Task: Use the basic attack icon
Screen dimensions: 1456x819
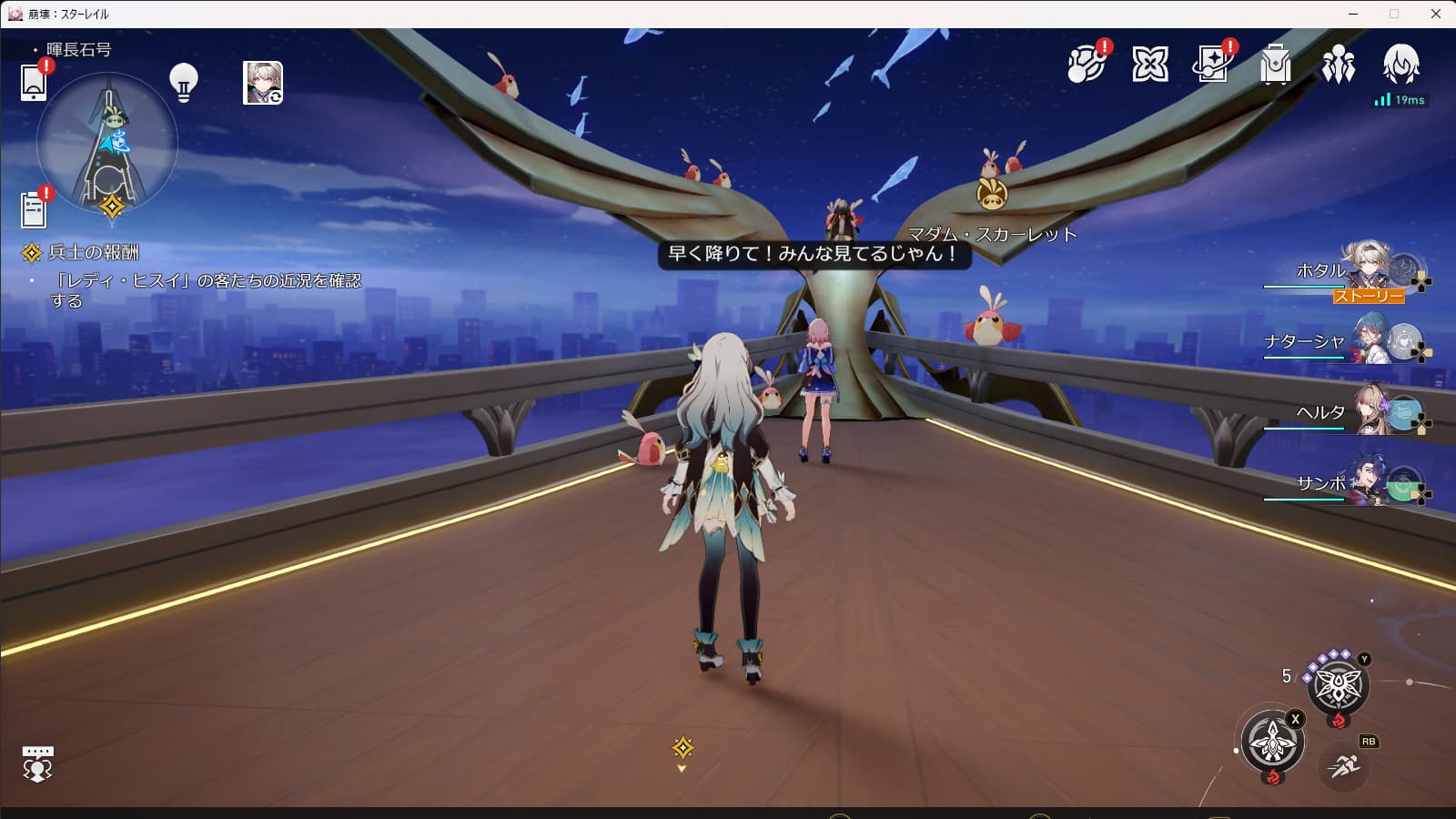Action: tap(1272, 742)
